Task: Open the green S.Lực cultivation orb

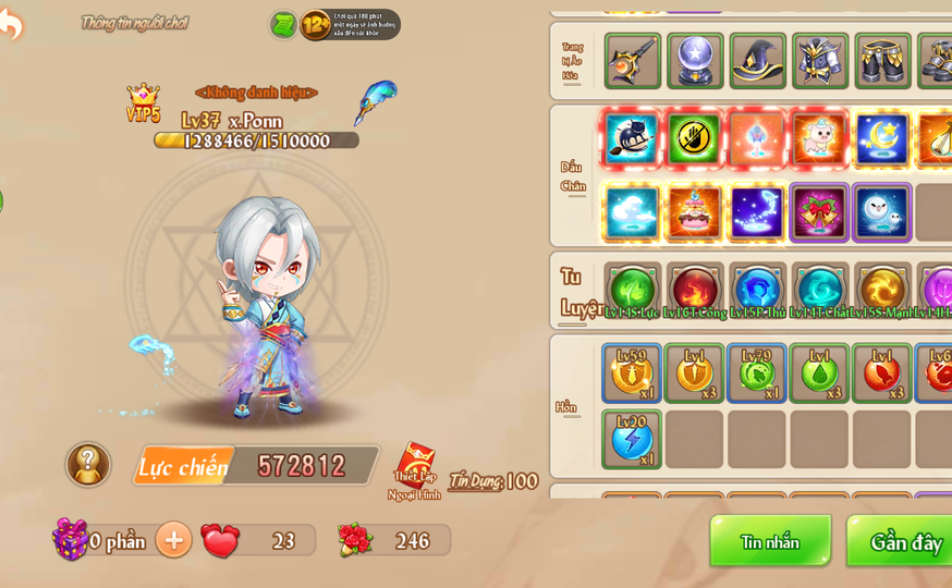Action: pos(632,289)
